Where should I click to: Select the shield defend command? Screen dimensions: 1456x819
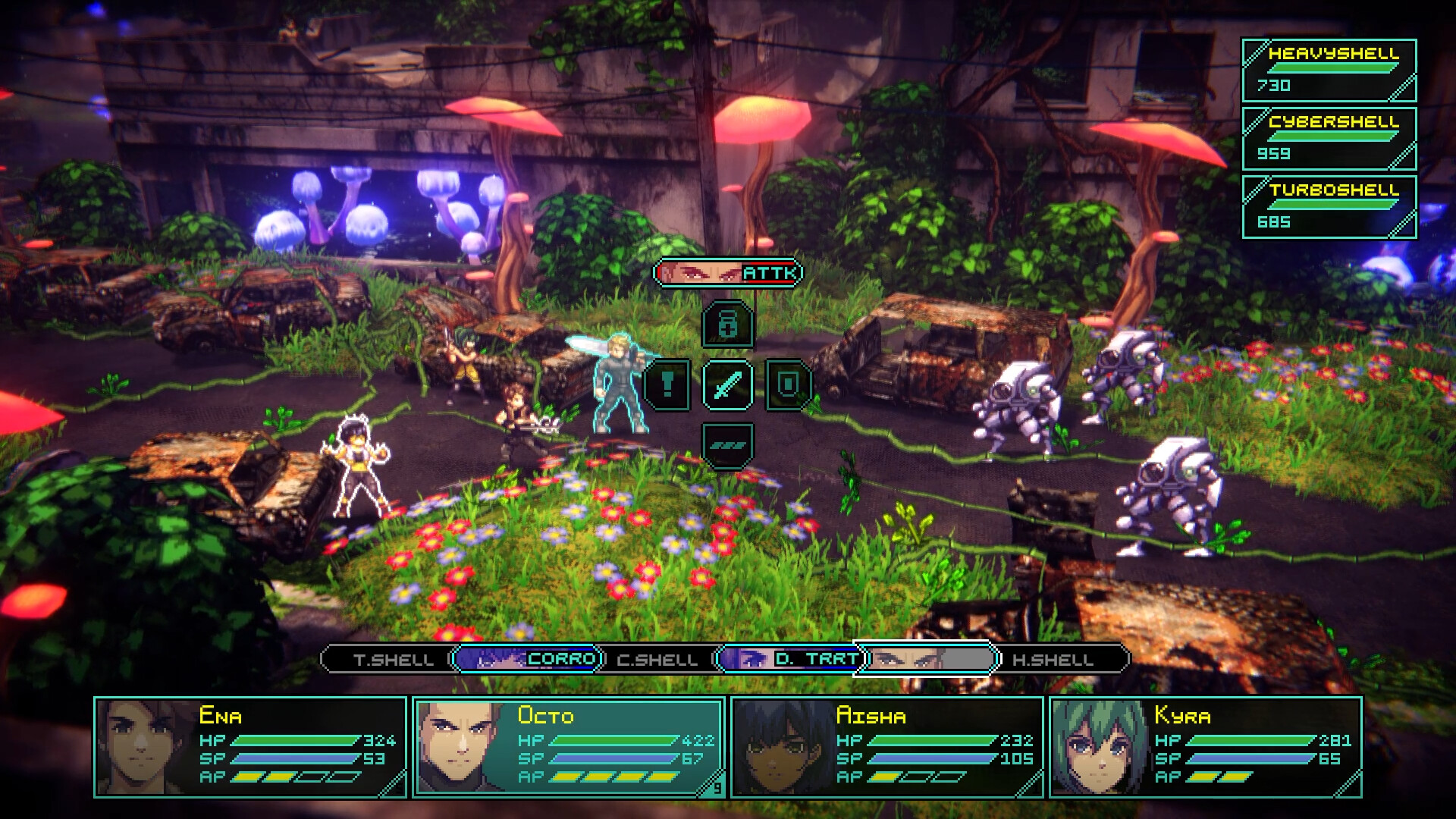click(789, 385)
